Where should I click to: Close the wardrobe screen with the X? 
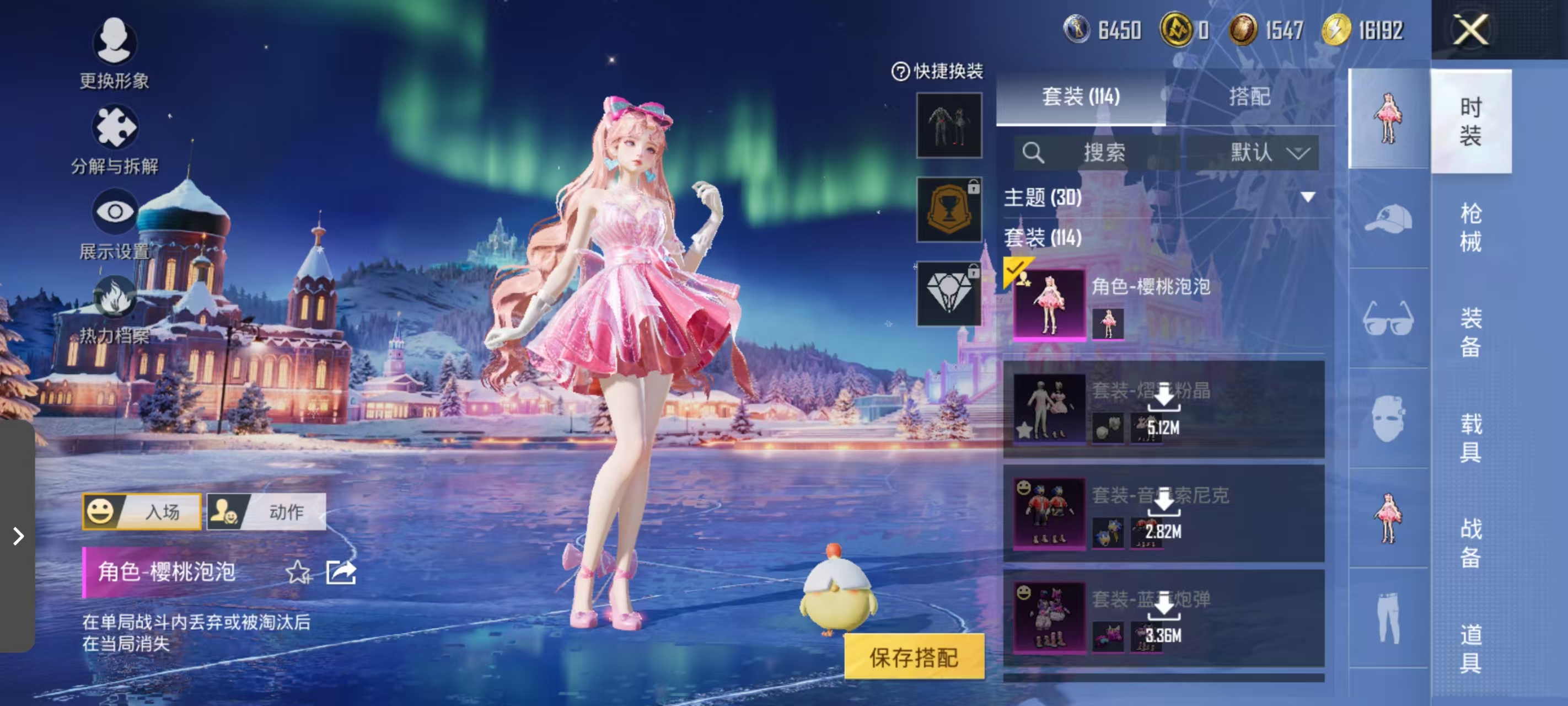click(x=1470, y=29)
